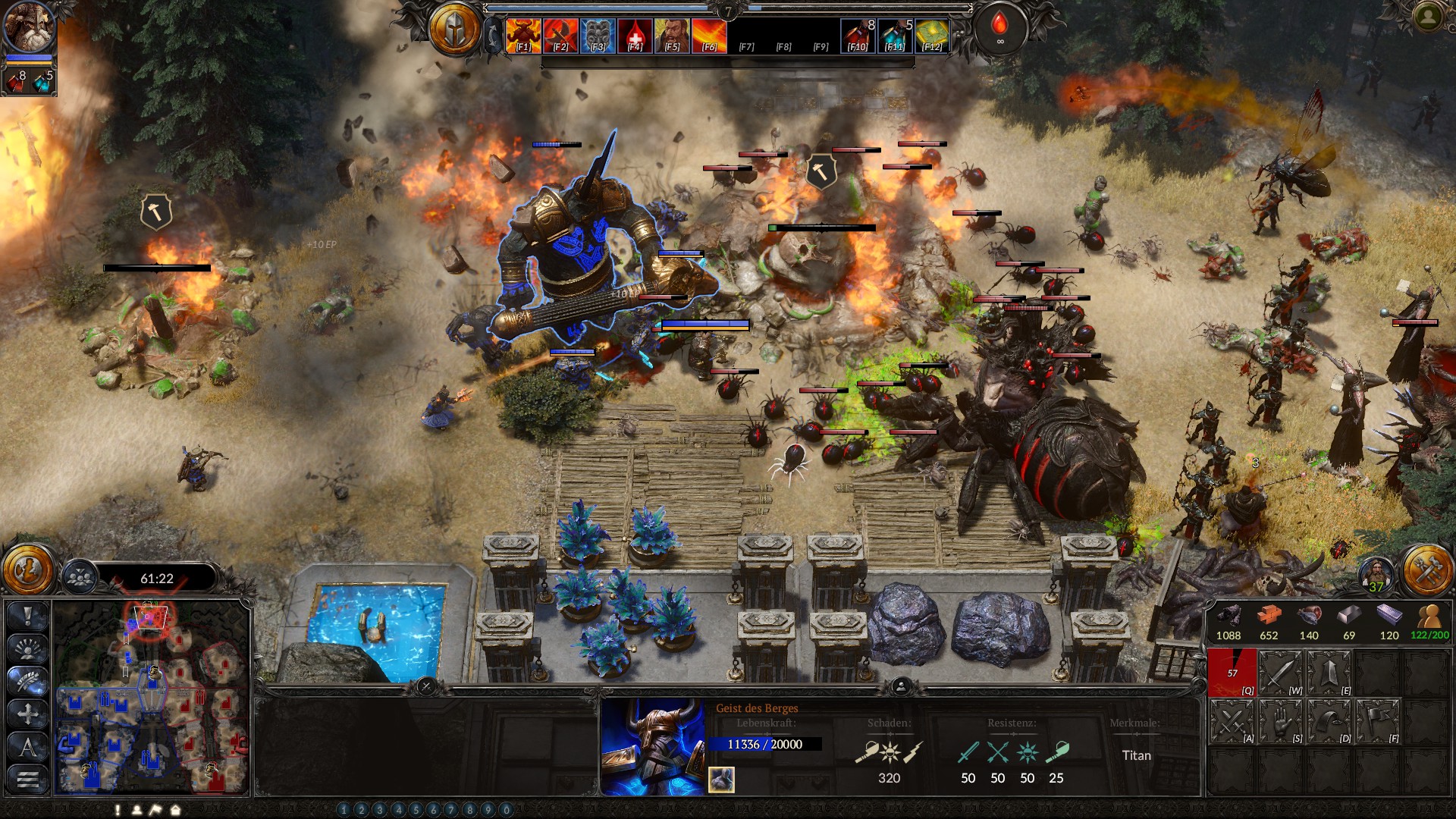Toggle the exclamation mark minimap alert button

(28, 616)
